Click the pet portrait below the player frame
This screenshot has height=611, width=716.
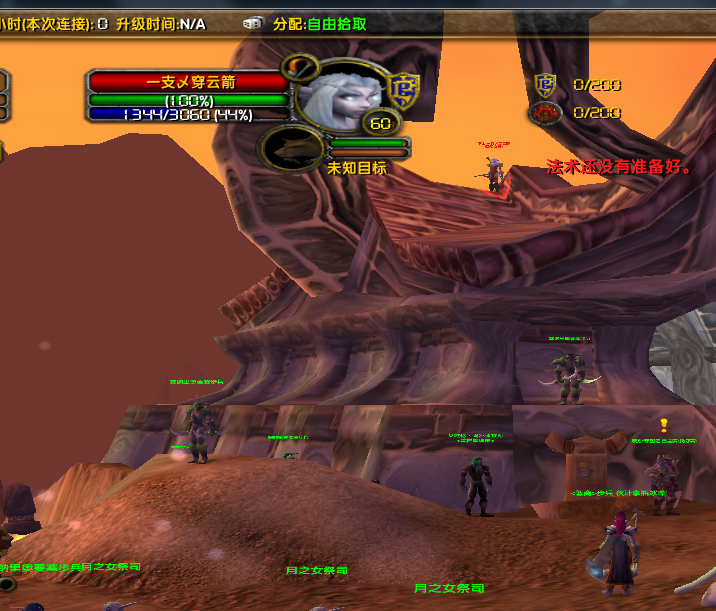pyautogui.click(x=292, y=149)
